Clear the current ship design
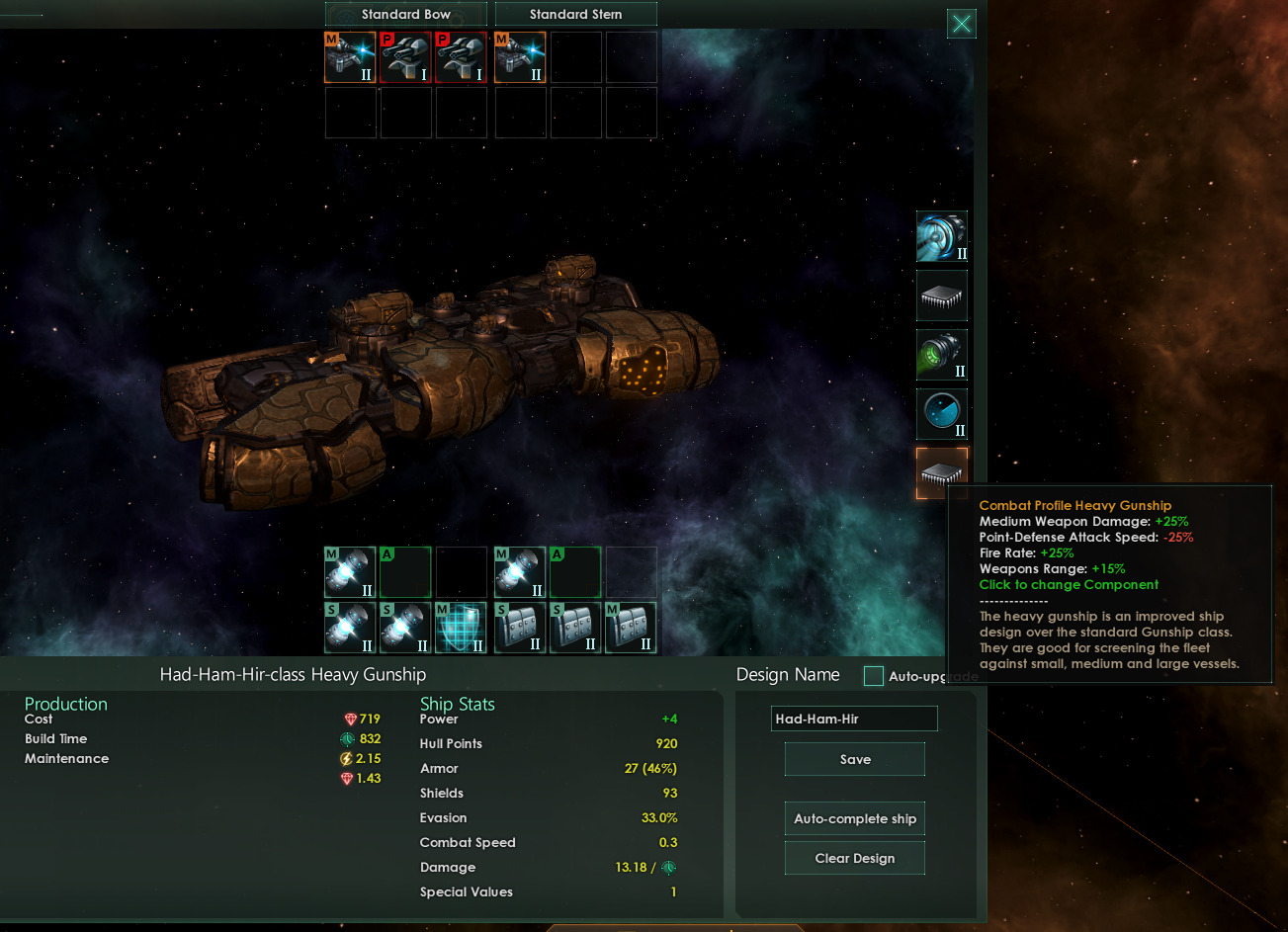The width and height of the screenshot is (1288, 932). pyautogui.click(x=855, y=858)
